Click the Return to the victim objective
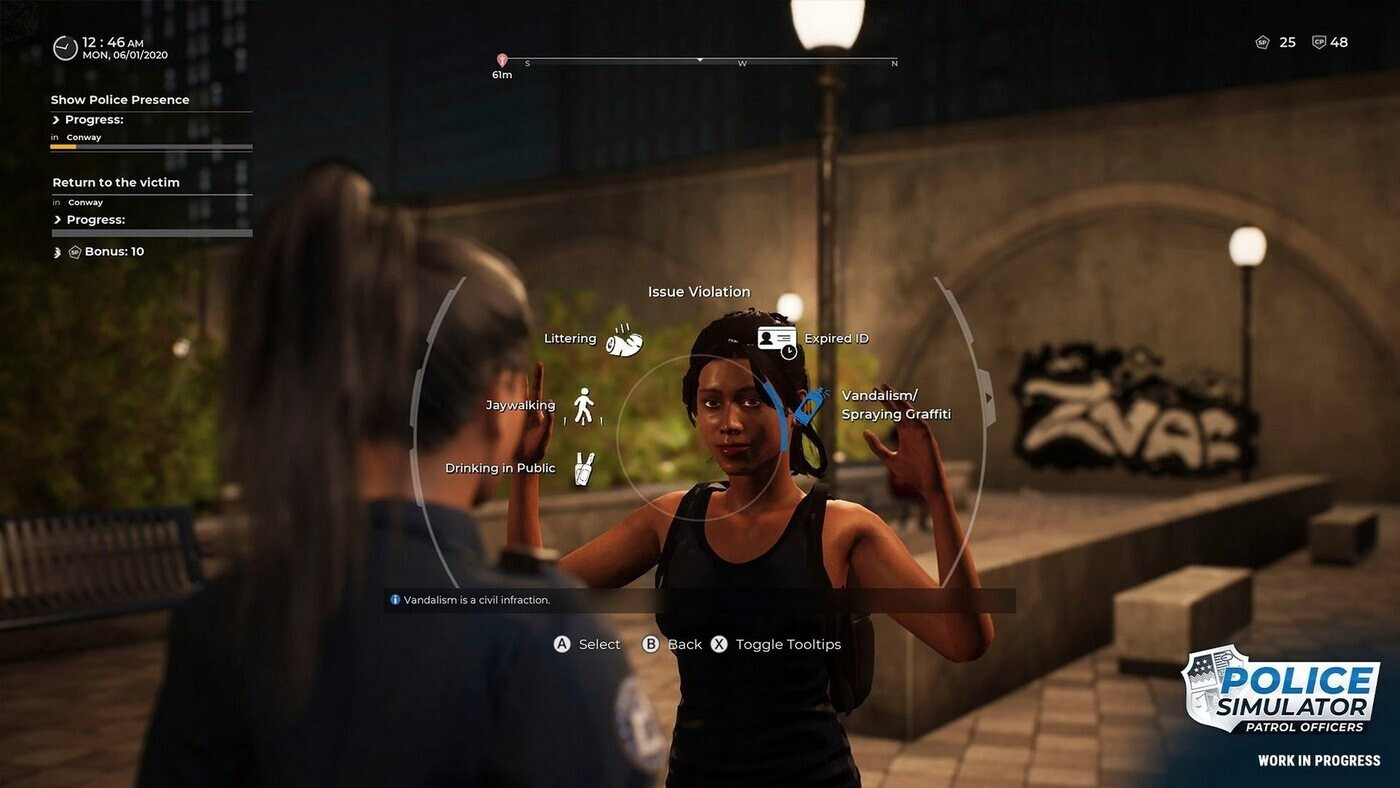The width and height of the screenshot is (1400, 788). point(116,183)
